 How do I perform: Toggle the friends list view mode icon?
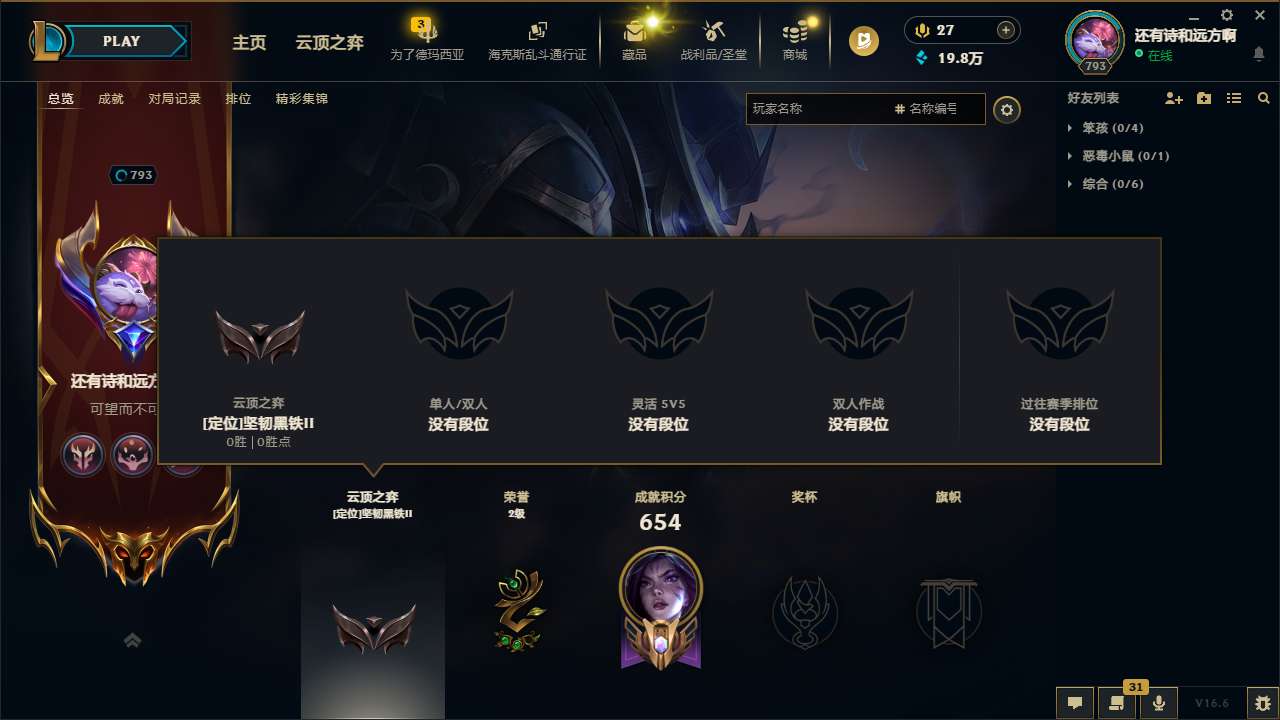[x=1233, y=97]
